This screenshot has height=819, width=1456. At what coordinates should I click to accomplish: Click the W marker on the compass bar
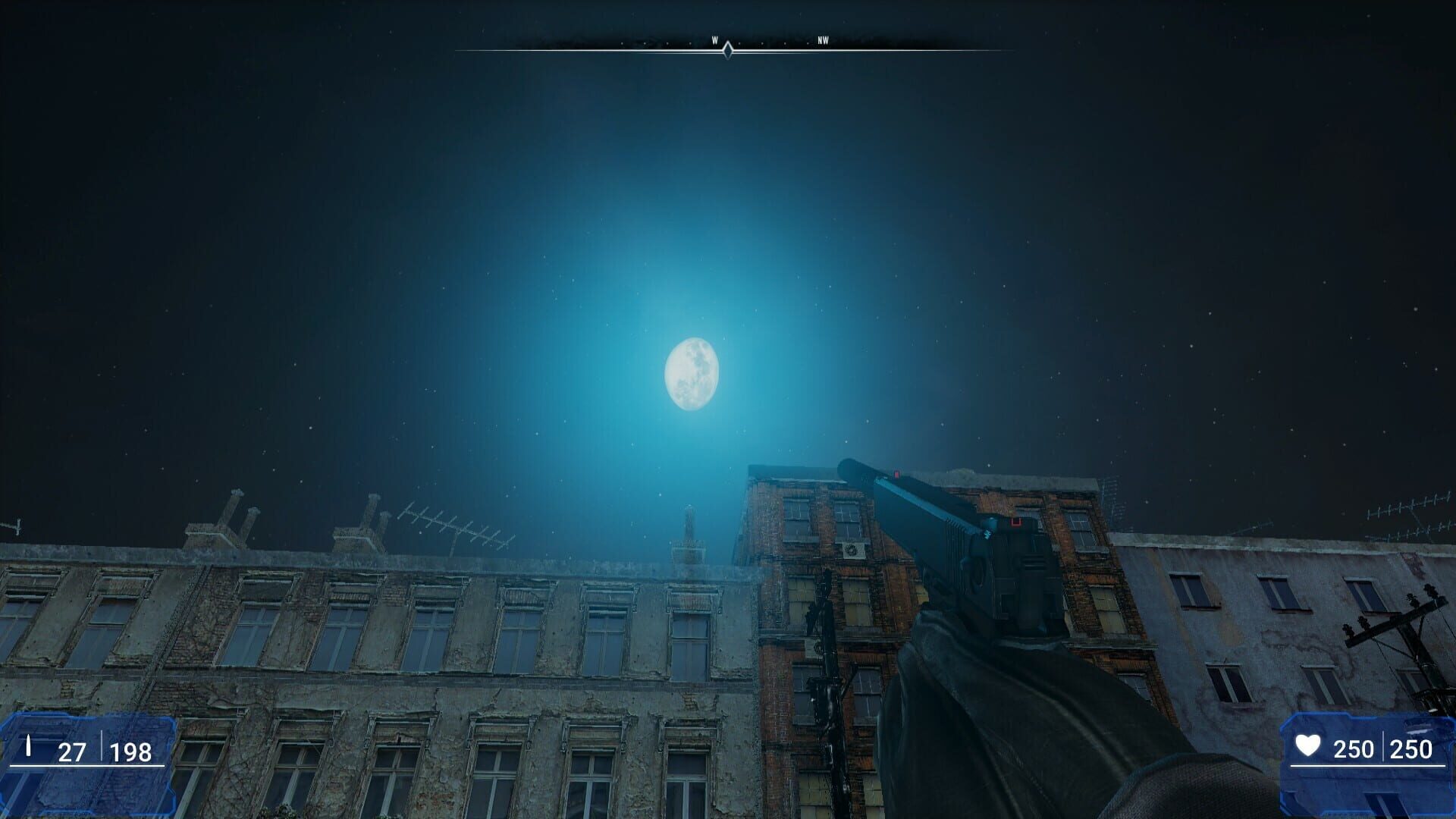pos(714,41)
